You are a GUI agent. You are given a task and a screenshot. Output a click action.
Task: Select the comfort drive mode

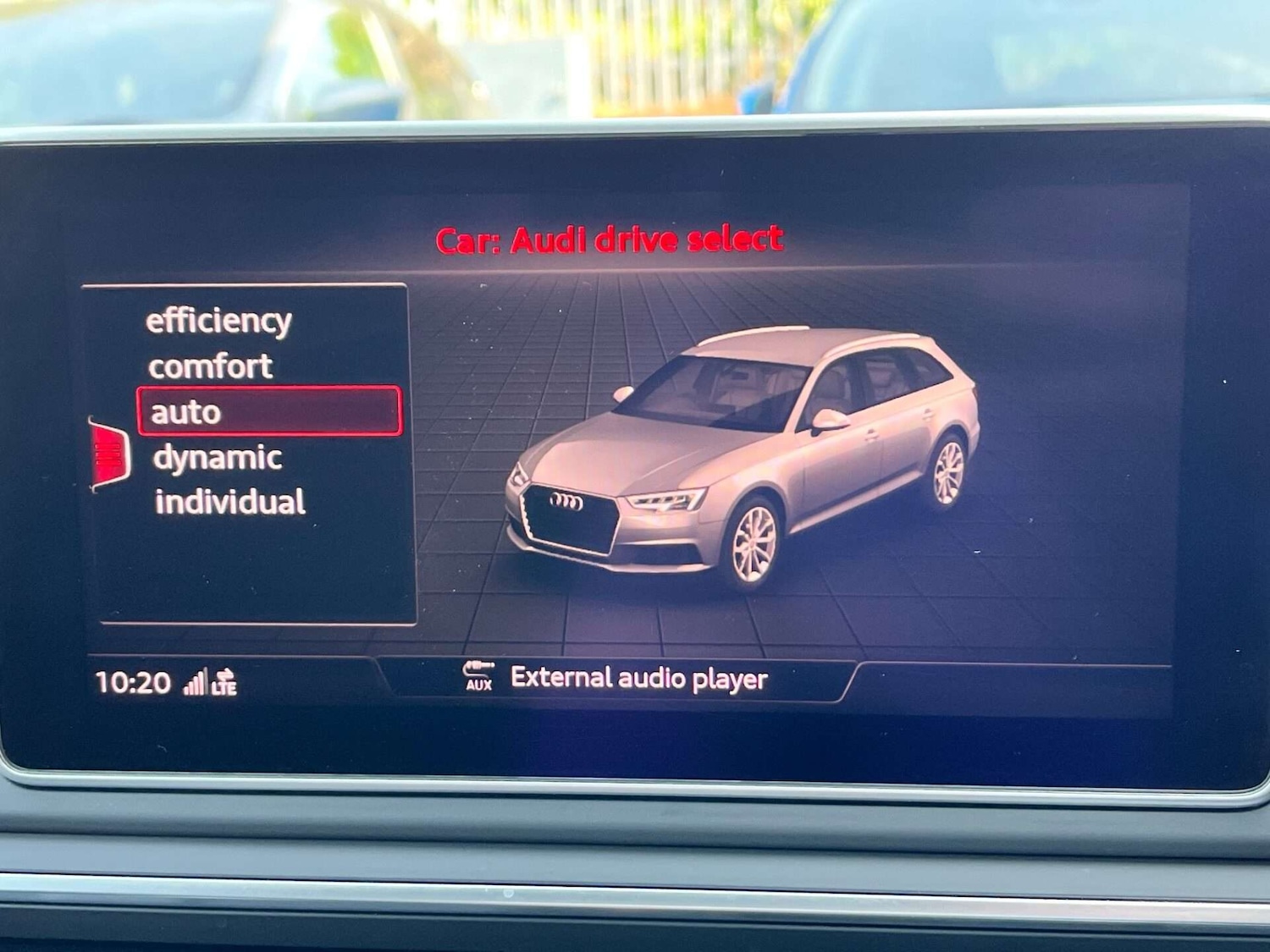[x=210, y=366]
